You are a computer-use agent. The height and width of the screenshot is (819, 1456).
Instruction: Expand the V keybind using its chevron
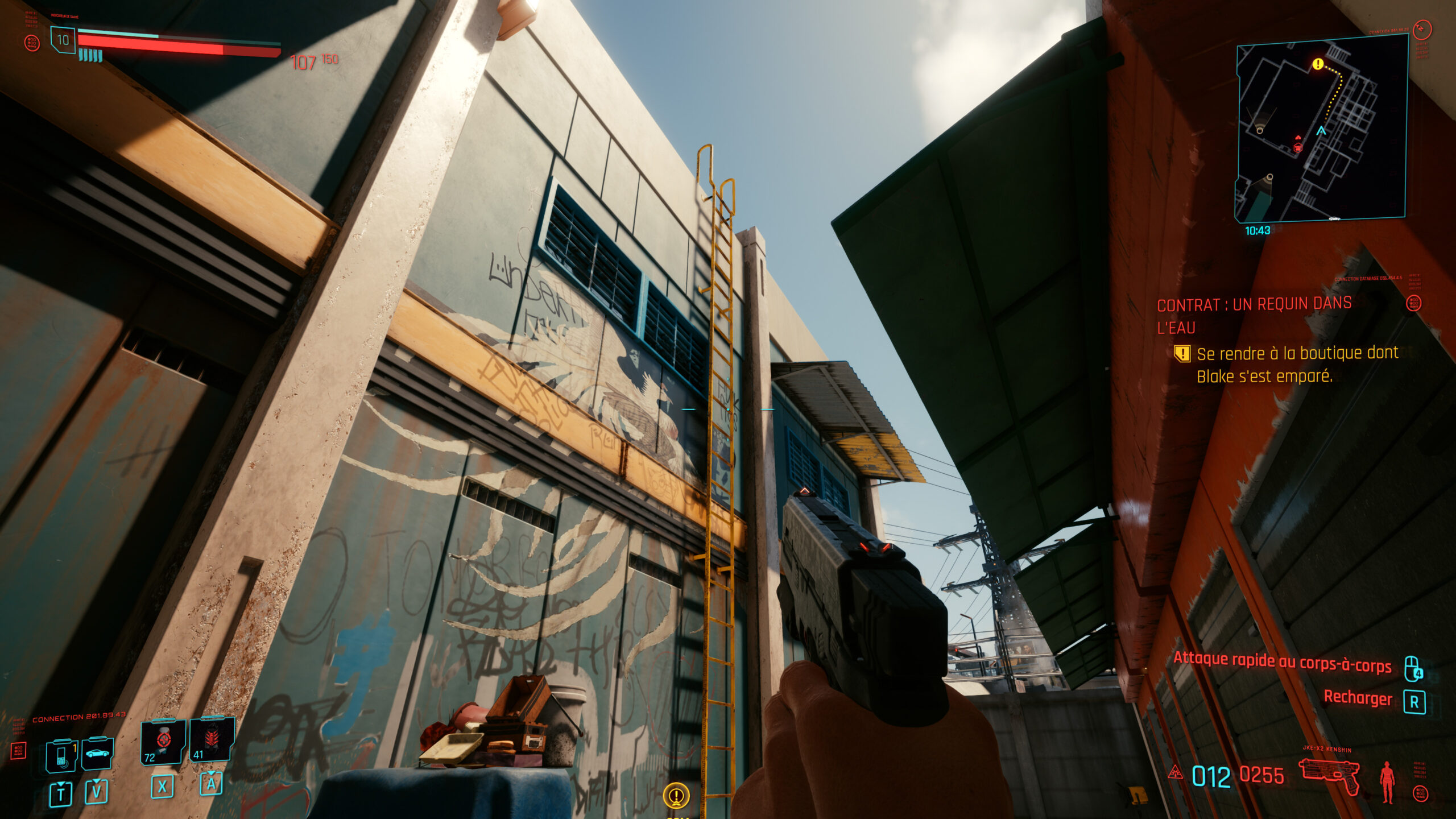(x=96, y=783)
